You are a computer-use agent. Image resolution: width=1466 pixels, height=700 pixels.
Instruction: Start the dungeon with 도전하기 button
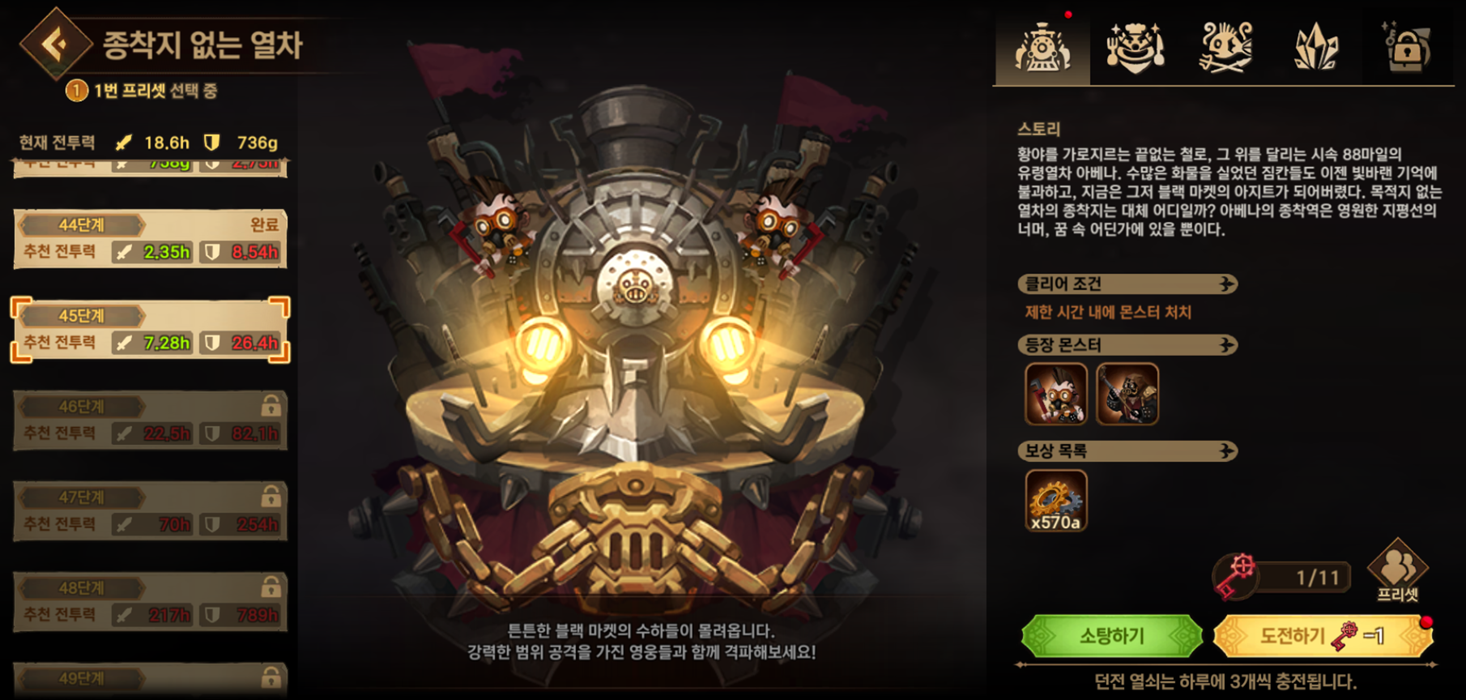pyautogui.click(x=1322, y=636)
